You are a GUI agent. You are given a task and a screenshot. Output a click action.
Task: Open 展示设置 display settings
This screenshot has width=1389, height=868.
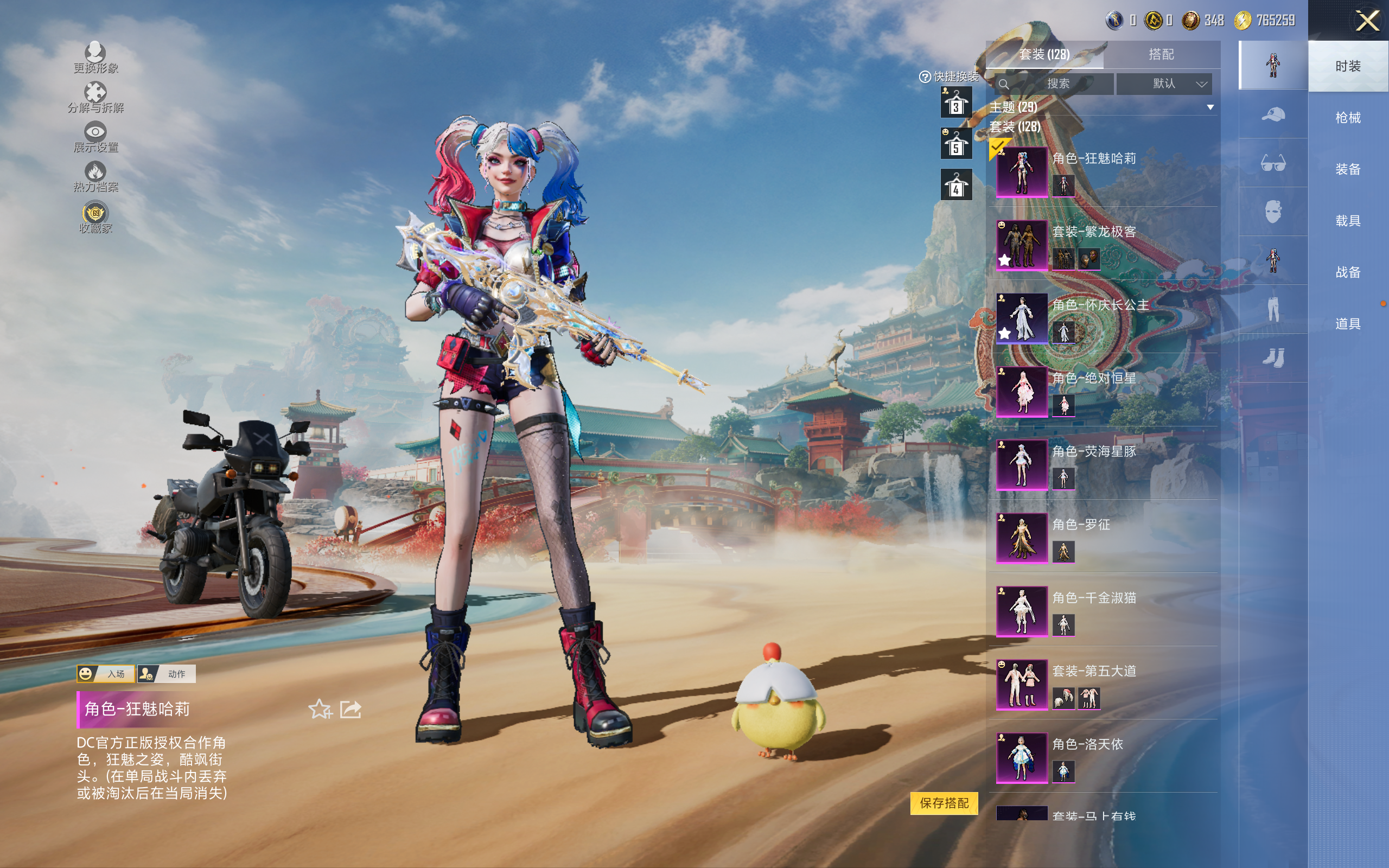(x=95, y=137)
